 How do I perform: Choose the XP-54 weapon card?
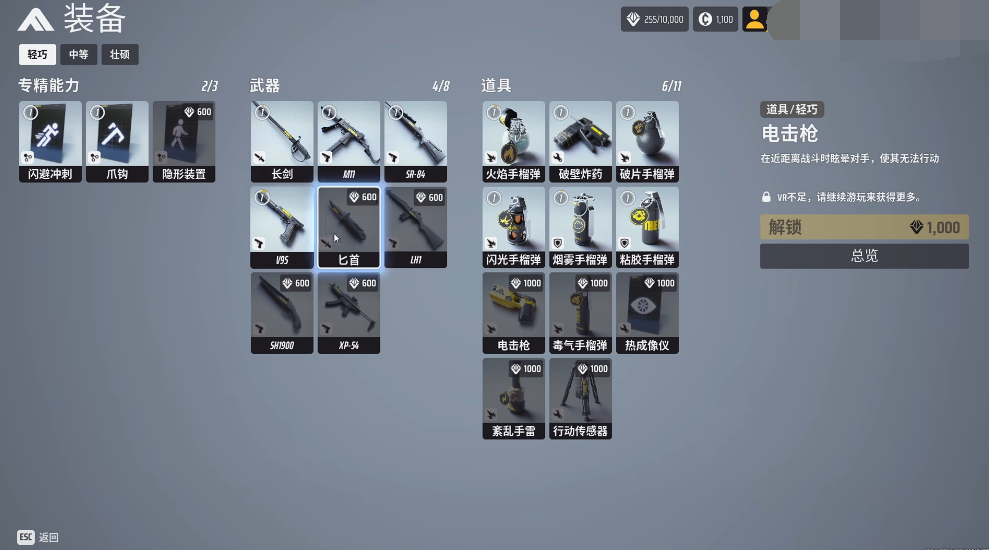tap(348, 313)
